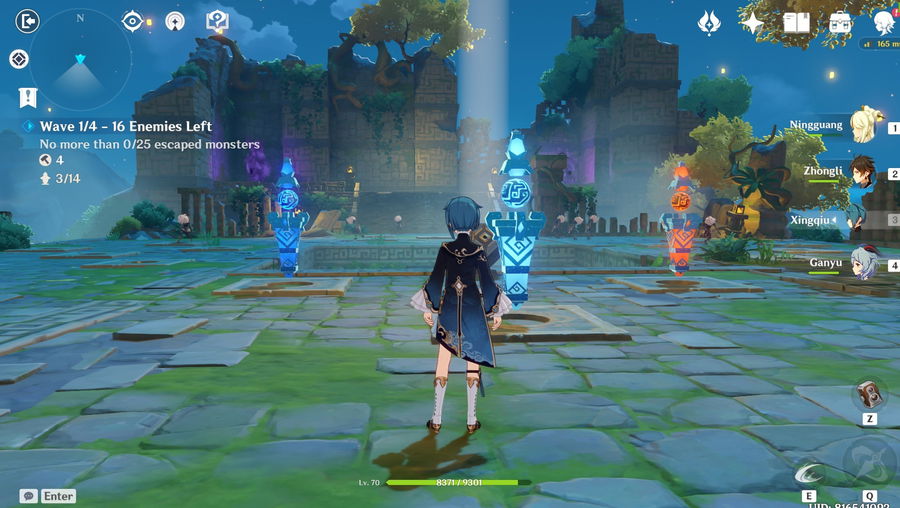Image resolution: width=900 pixels, height=508 pixels.
Task: Click the eye-shaped compass icon
Action: pyautogui.click(x=132, y=21)
